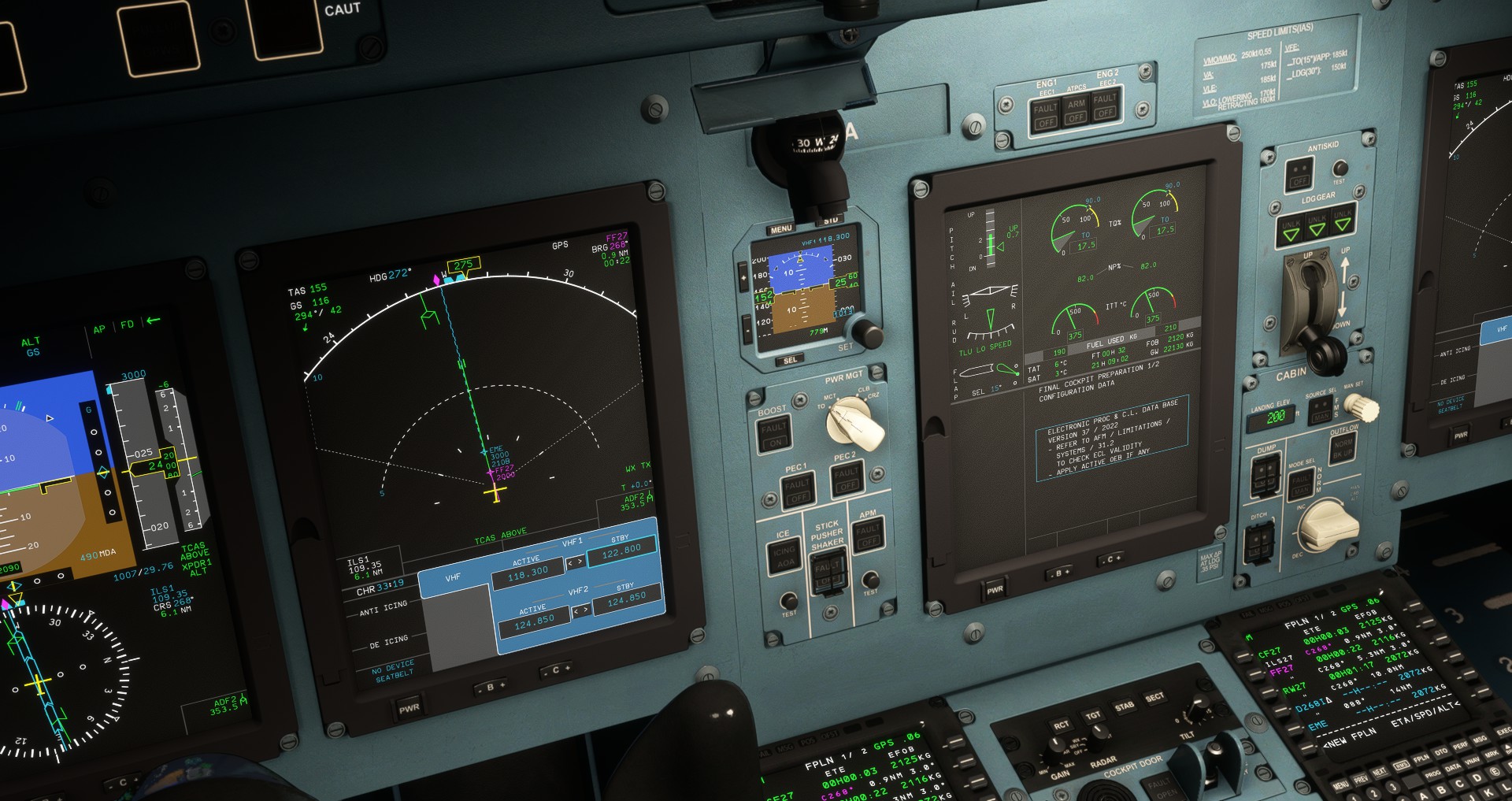
Task: Advance FMS pages with the NEXT key
Action: coord(1380,772)
